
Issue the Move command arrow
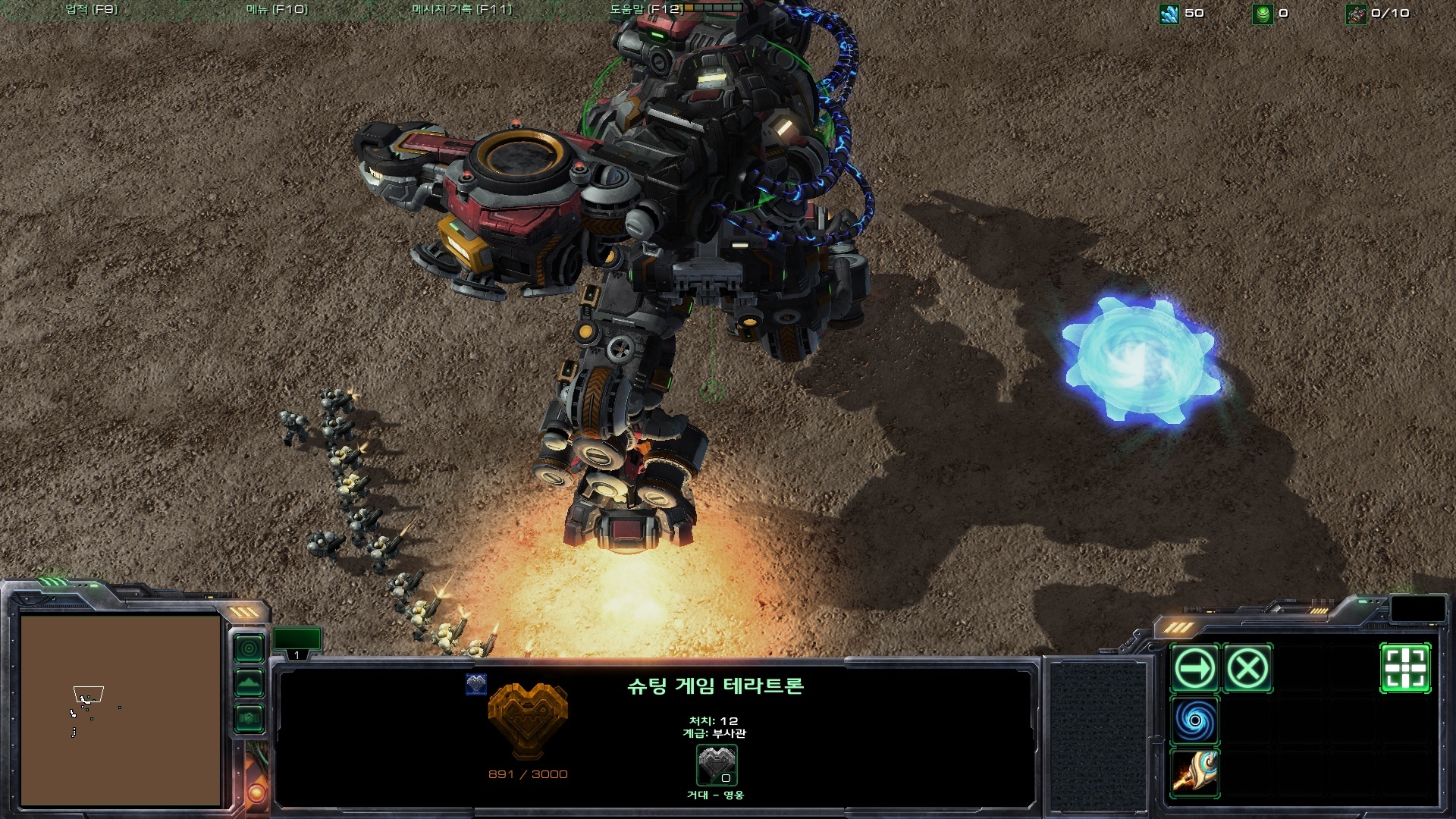pos(1194,669)
